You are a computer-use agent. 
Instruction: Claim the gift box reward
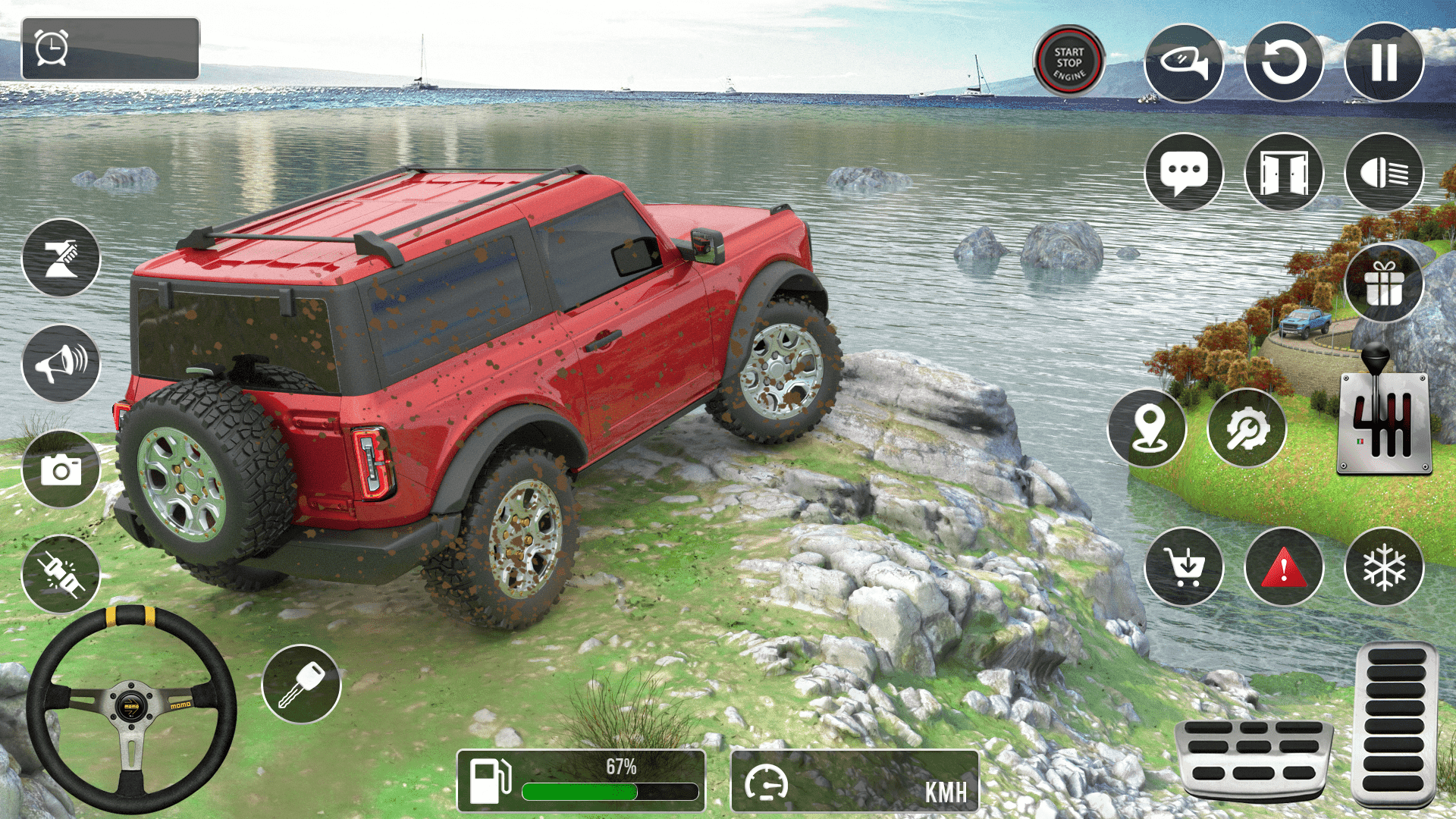coord(1384,284)
